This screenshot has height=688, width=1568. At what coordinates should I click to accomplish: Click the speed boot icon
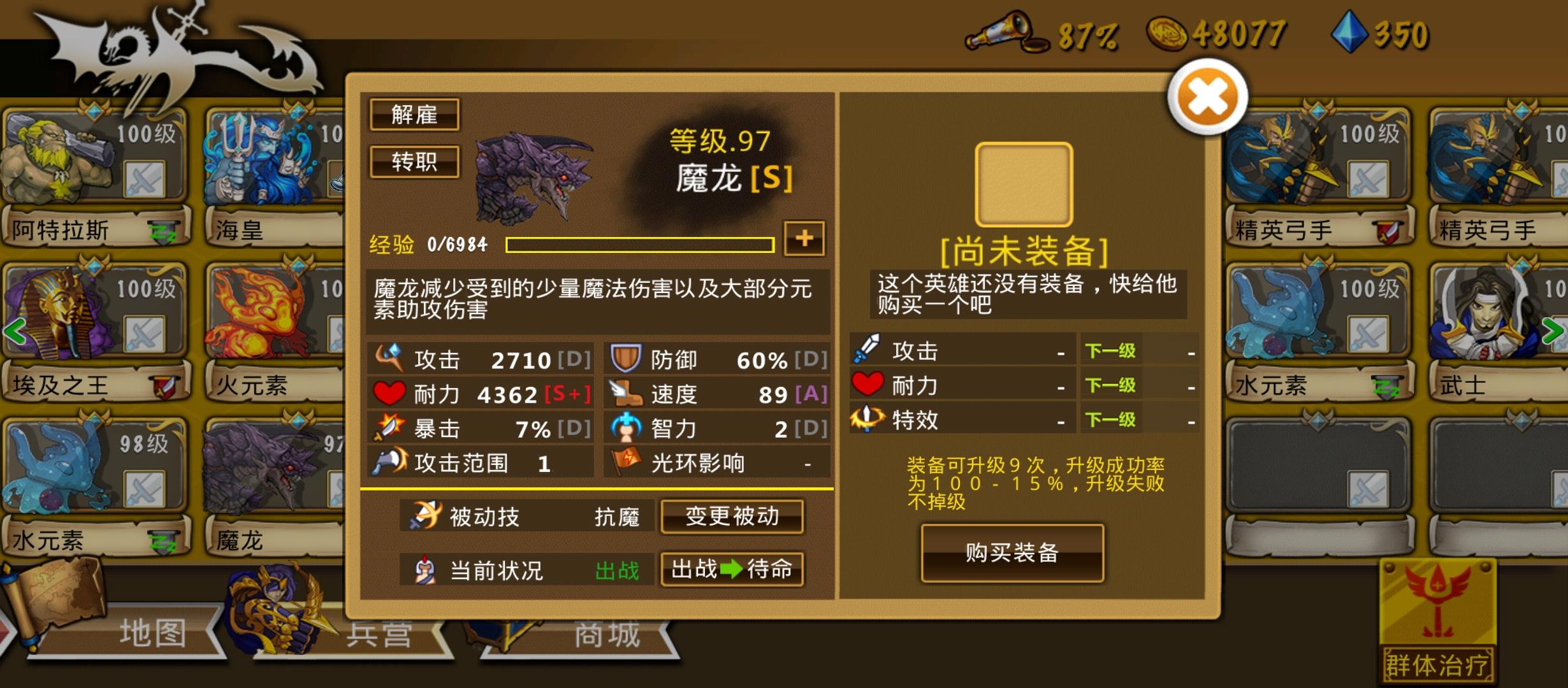[x=628, y=394]
